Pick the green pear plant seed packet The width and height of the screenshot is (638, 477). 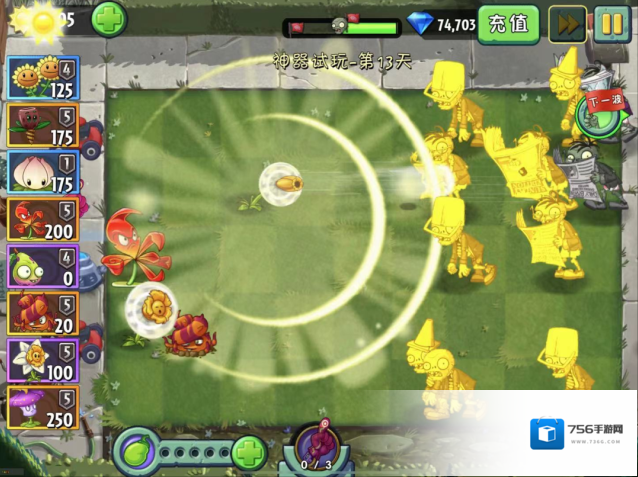tap(42, 266)
